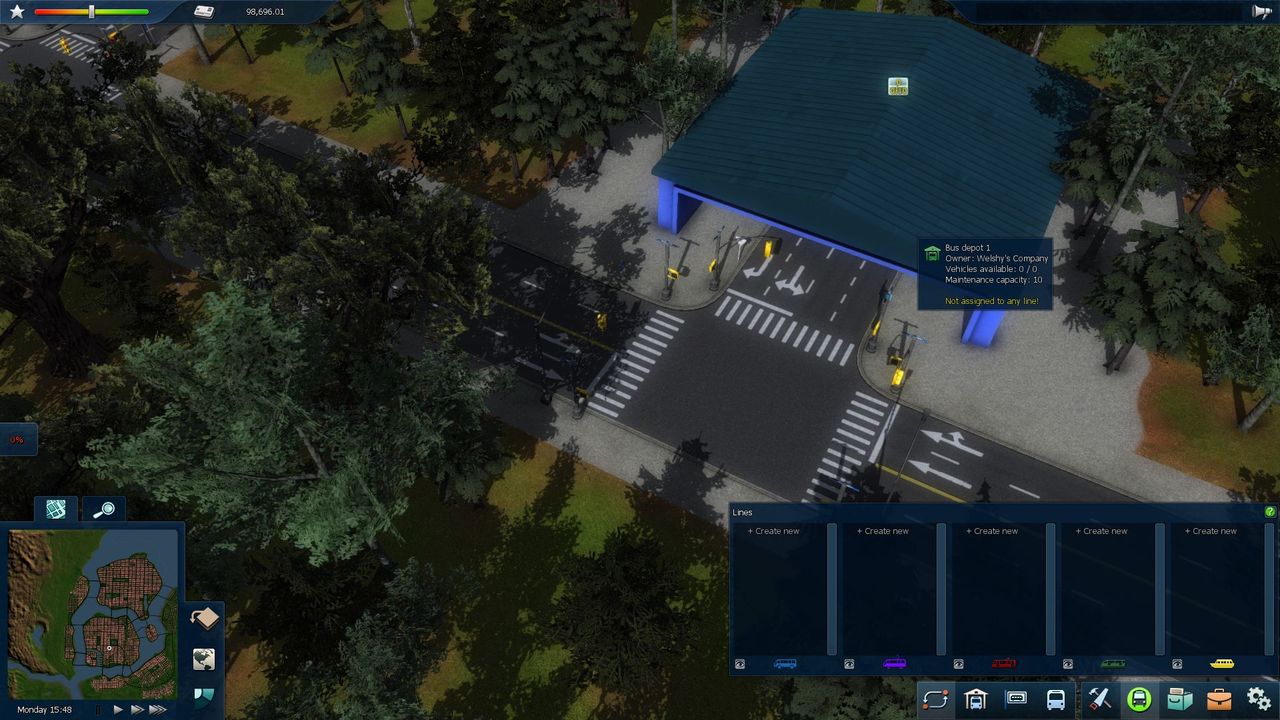
Task: Create a new yellow ferry line
Action: click(x=1211, y=531)
